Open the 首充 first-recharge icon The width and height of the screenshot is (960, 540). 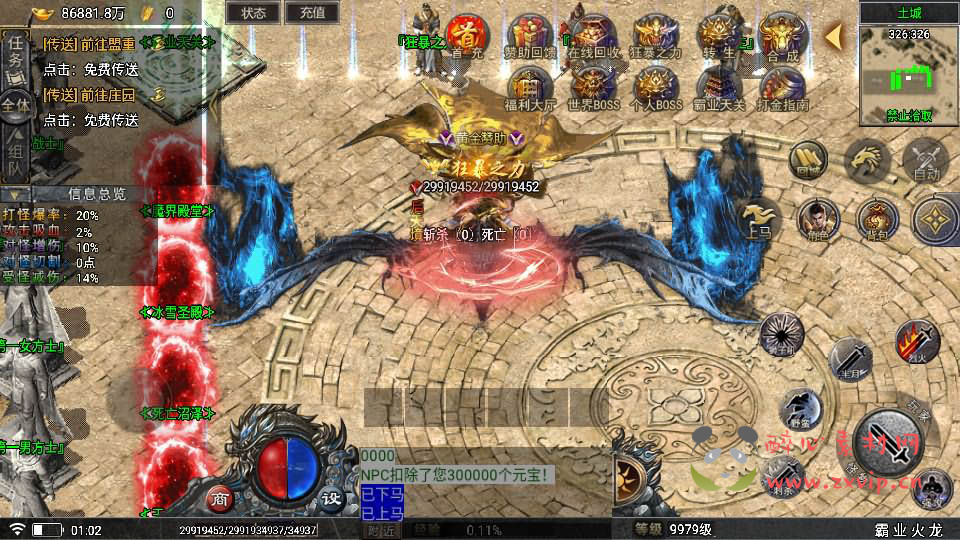point(467,36)
